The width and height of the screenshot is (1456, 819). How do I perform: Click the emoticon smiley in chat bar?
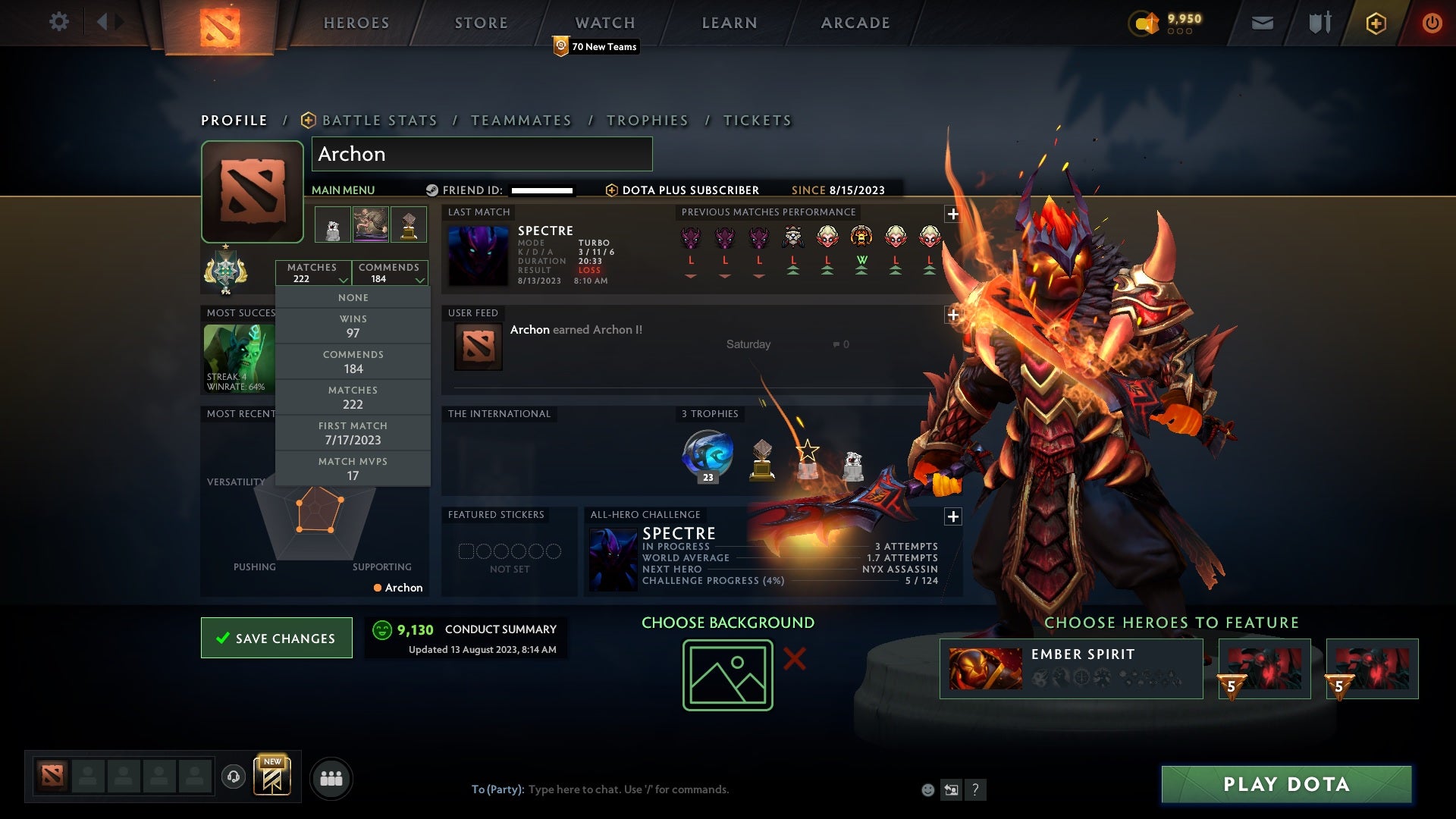pyautogui.click(x=928, y=789)
